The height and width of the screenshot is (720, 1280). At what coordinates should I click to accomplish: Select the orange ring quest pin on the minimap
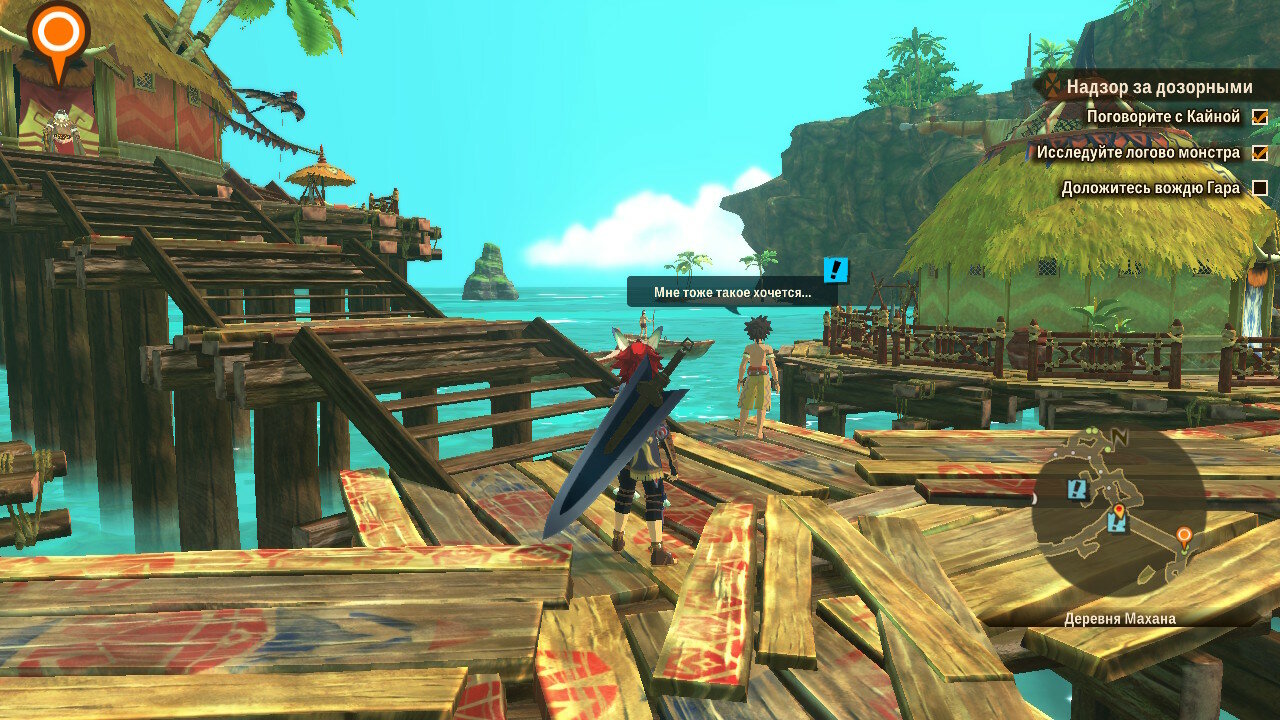point(1184,537)
